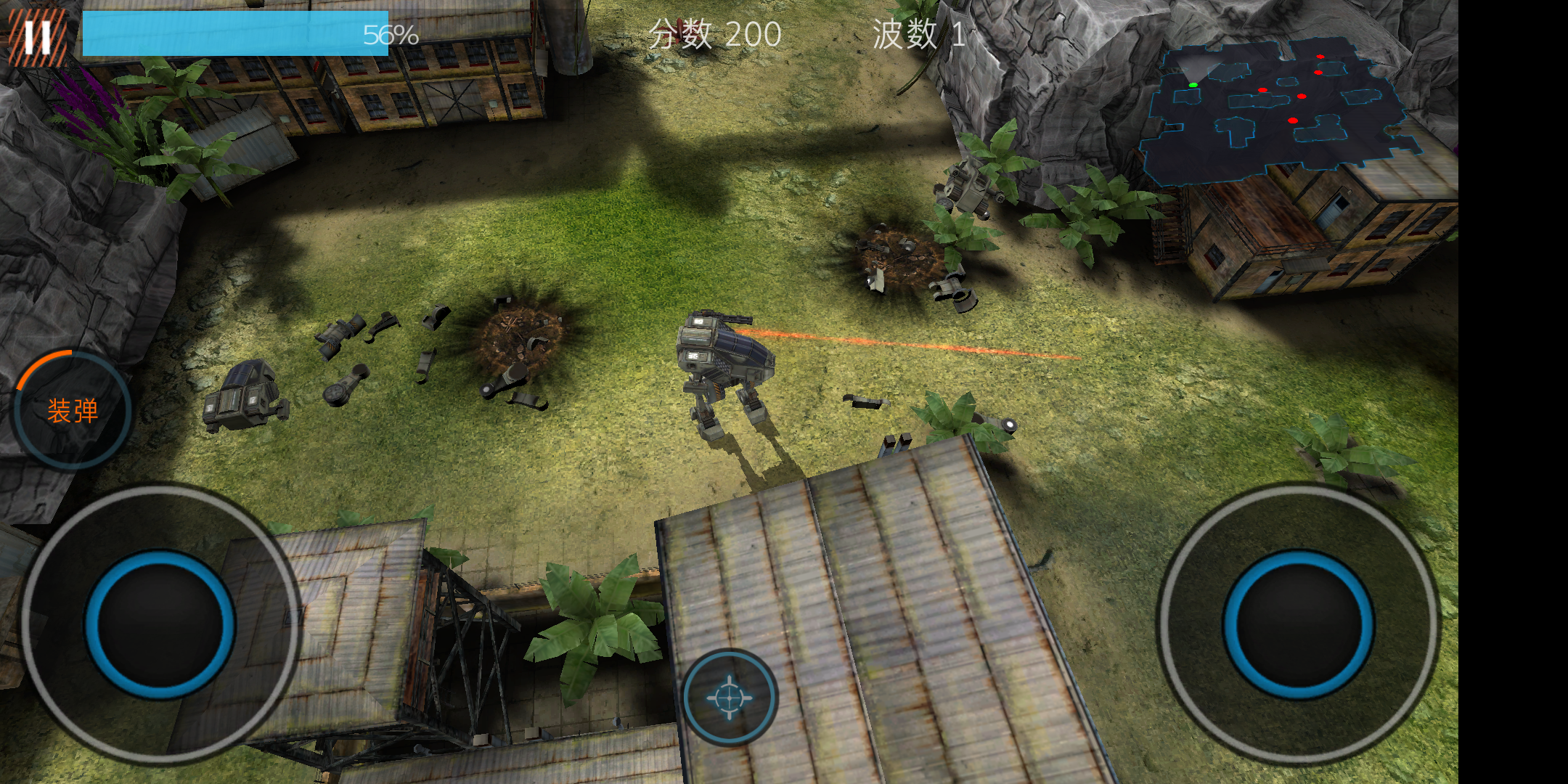Pause the game with the striped button
The height and width of the screenshot is (784, 1568).
37,36
